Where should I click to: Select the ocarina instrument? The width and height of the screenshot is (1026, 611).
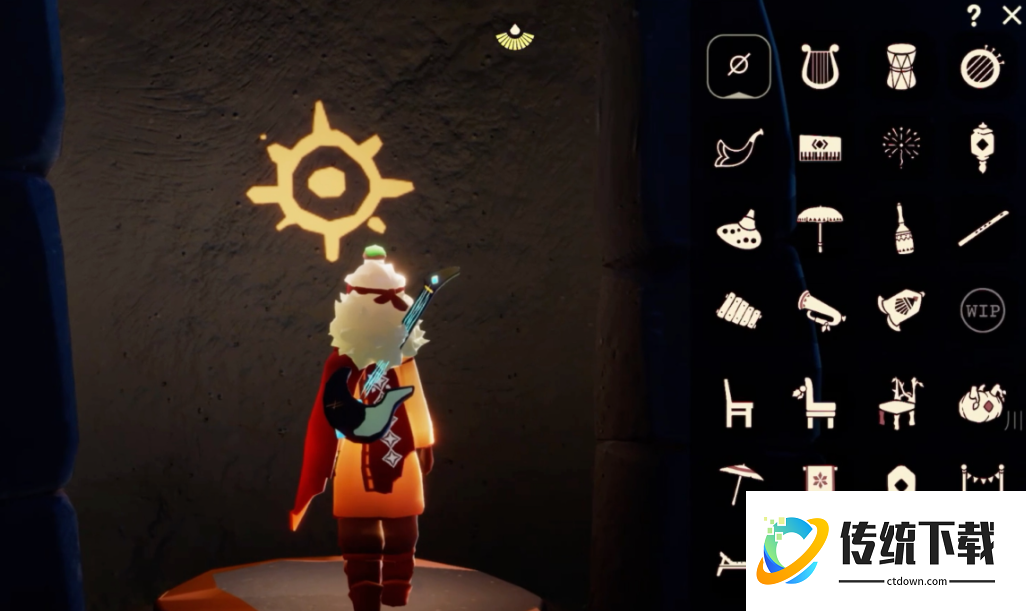coord(738,230)
